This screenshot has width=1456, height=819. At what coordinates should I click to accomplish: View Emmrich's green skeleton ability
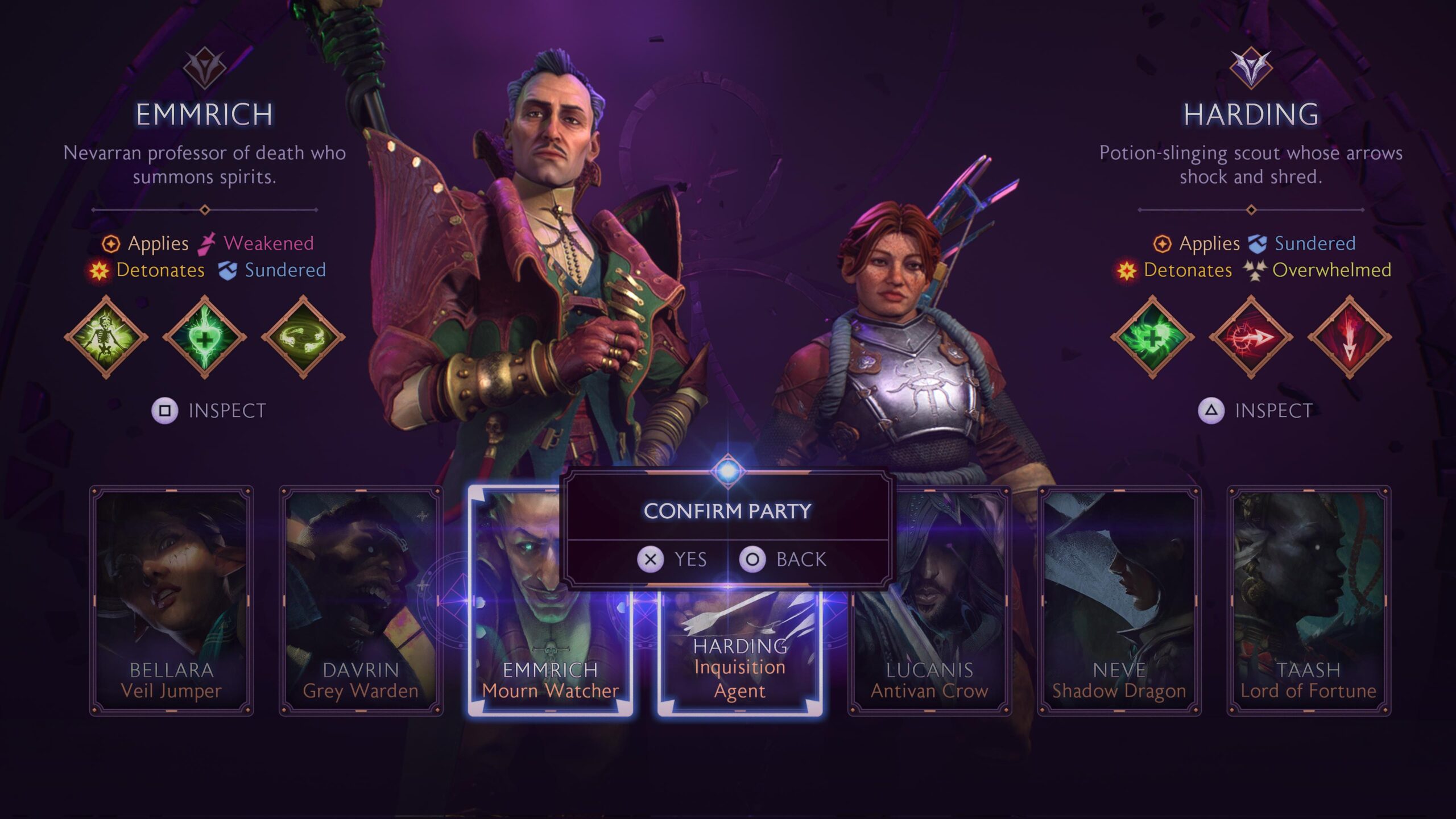point(106,337)
